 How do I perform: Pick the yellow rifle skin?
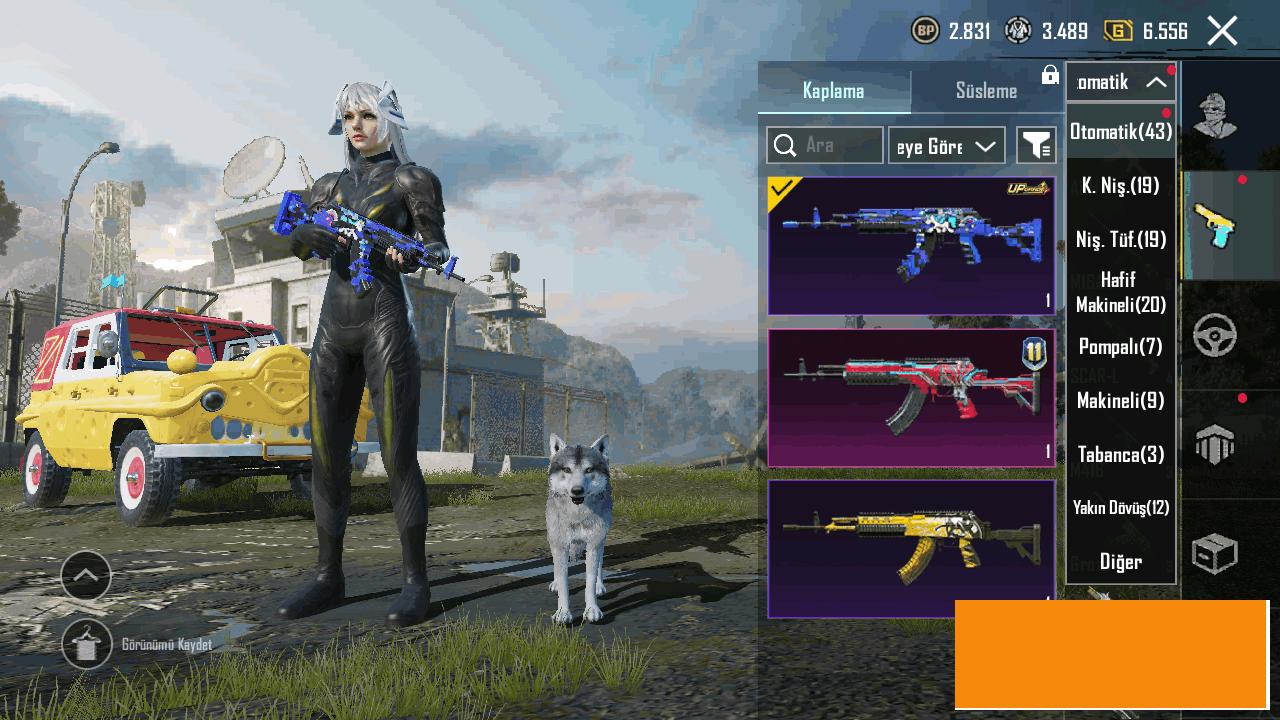point(911,548)
